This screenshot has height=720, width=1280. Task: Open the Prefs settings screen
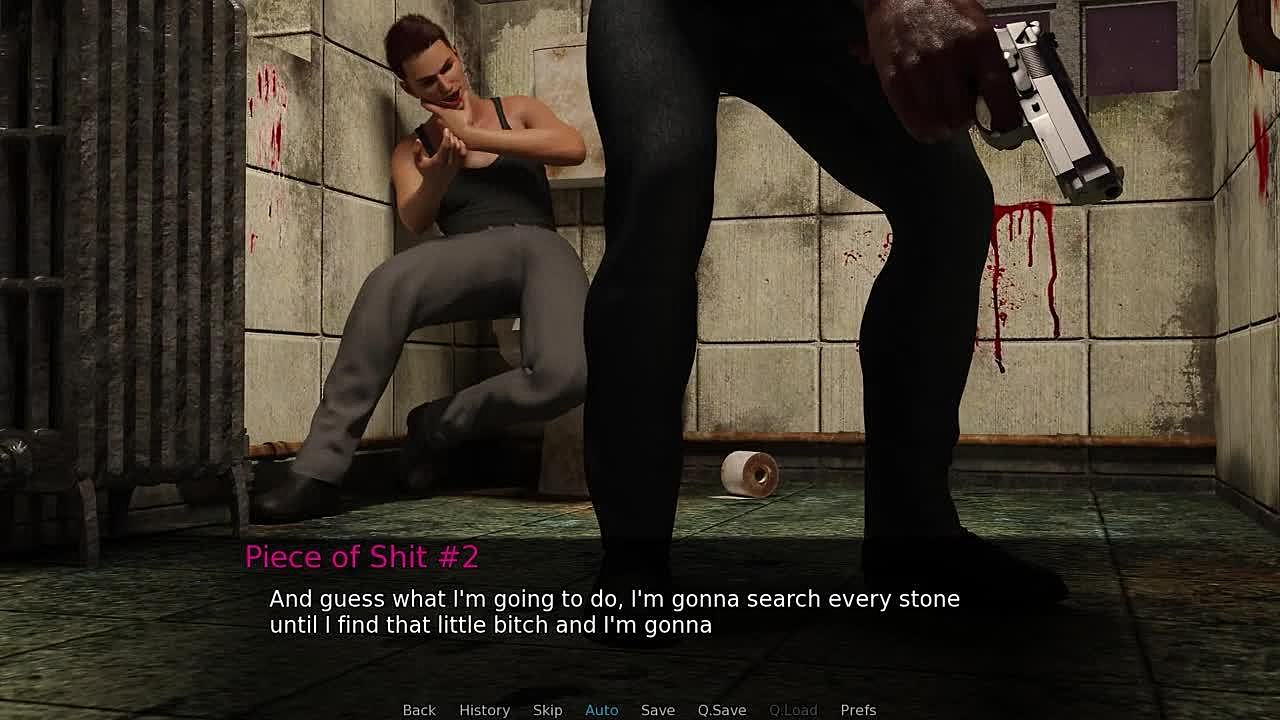[x=858, y=710]
